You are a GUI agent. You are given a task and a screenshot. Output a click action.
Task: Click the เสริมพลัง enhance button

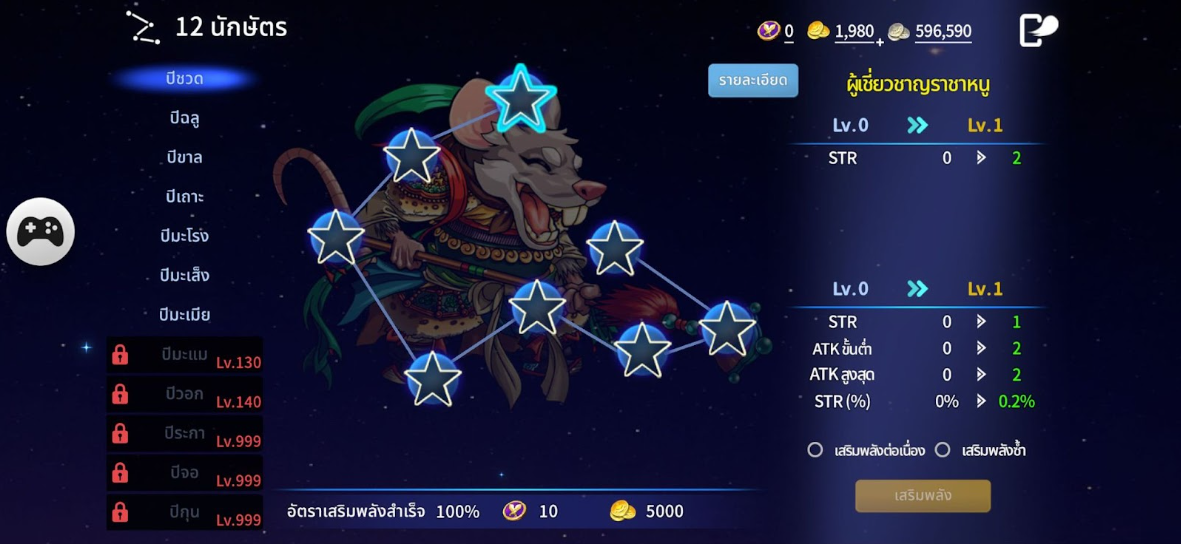pyautogui.click(x=922, y=496)
